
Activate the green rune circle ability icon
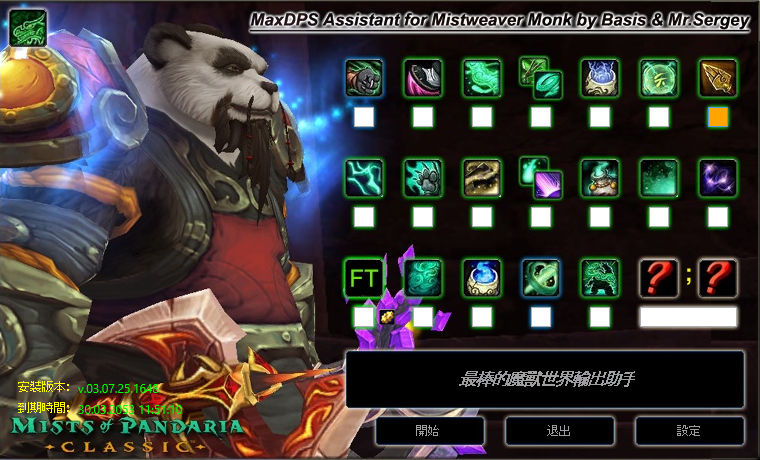(x=659, y=77)
